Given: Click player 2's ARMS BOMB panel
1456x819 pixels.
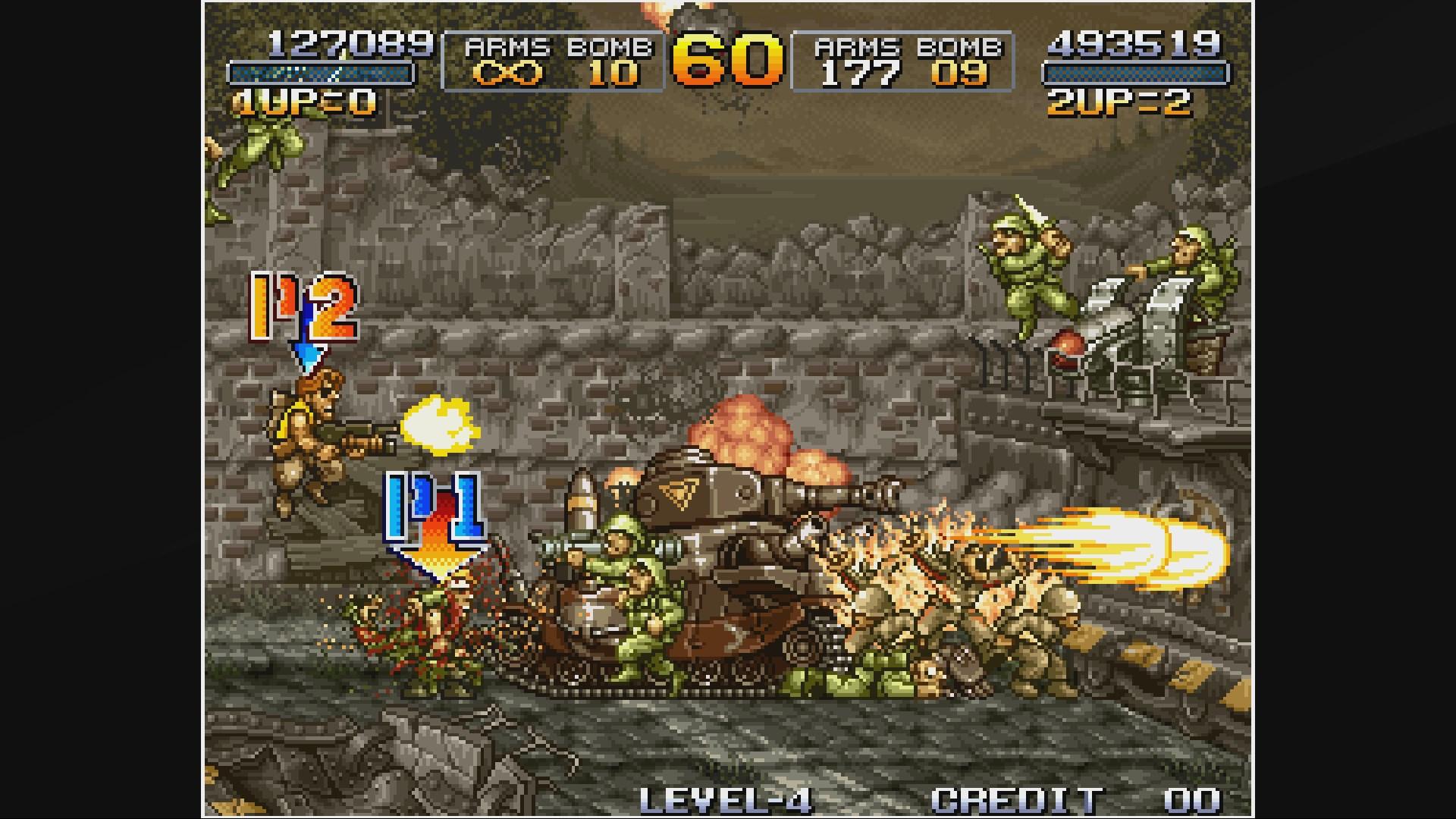Looking at the screenshot, I should [x=902, y=61].
